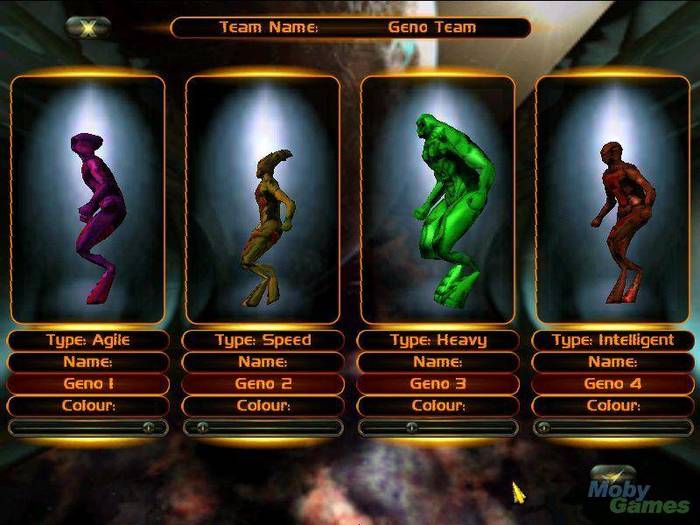Select the green Heavy creature panel
Image resolution: width=700 pixels, height=525 pixels.
pos(438,200)
